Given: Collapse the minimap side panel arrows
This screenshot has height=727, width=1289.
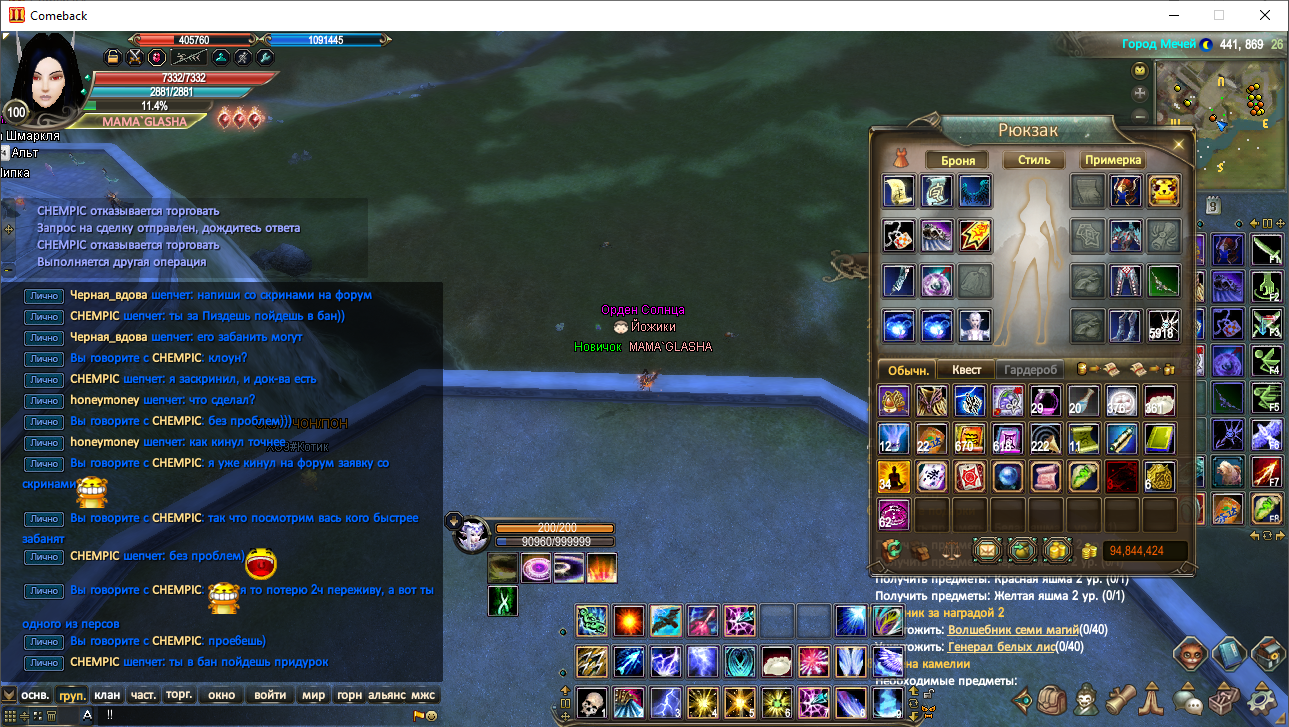Looking at the screenshot, I should [1254, 224].
